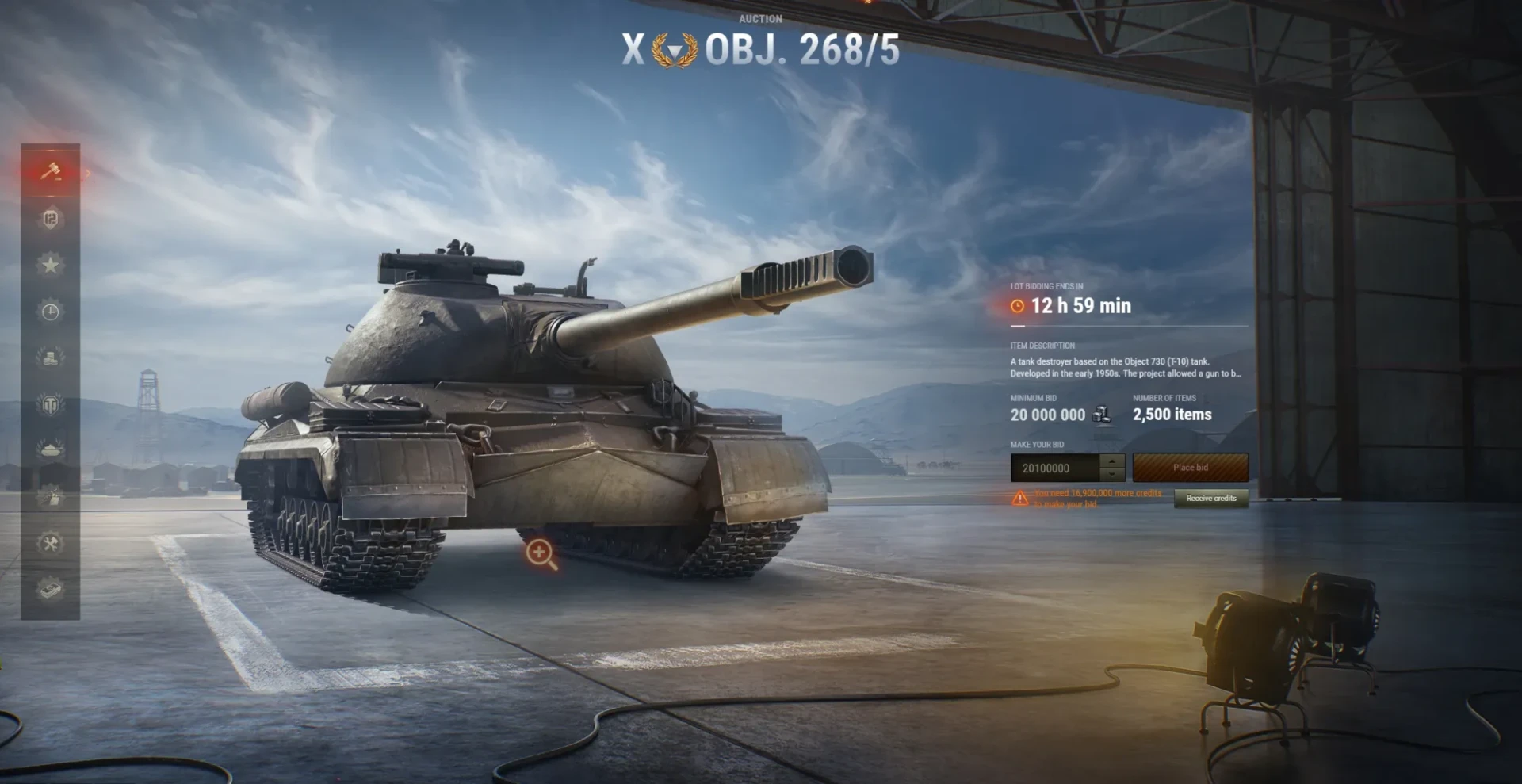
Task: Decrease the bid with the down arrow
Action: 1113,475
